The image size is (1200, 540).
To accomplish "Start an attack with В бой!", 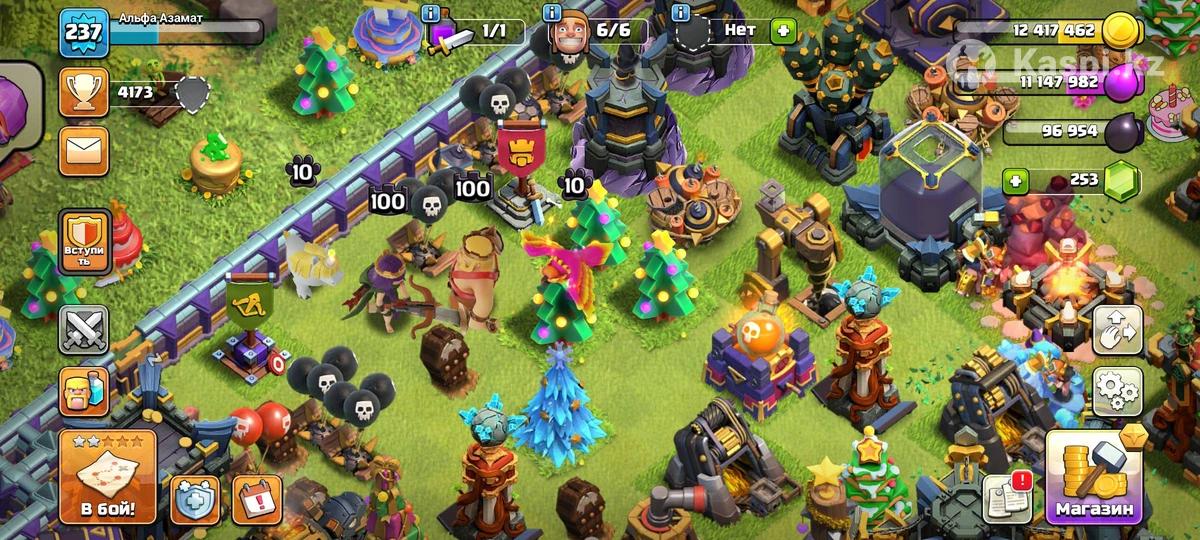I will click(x=108, y=476).
